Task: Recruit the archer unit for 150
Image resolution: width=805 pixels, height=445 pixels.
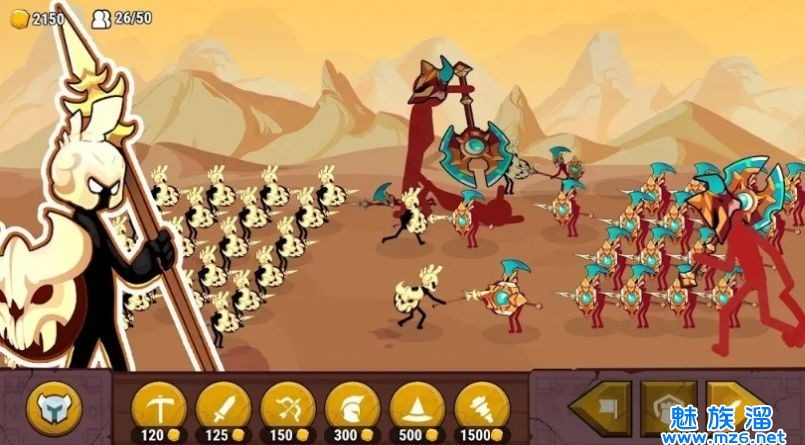Action: (x=288, y=409)
